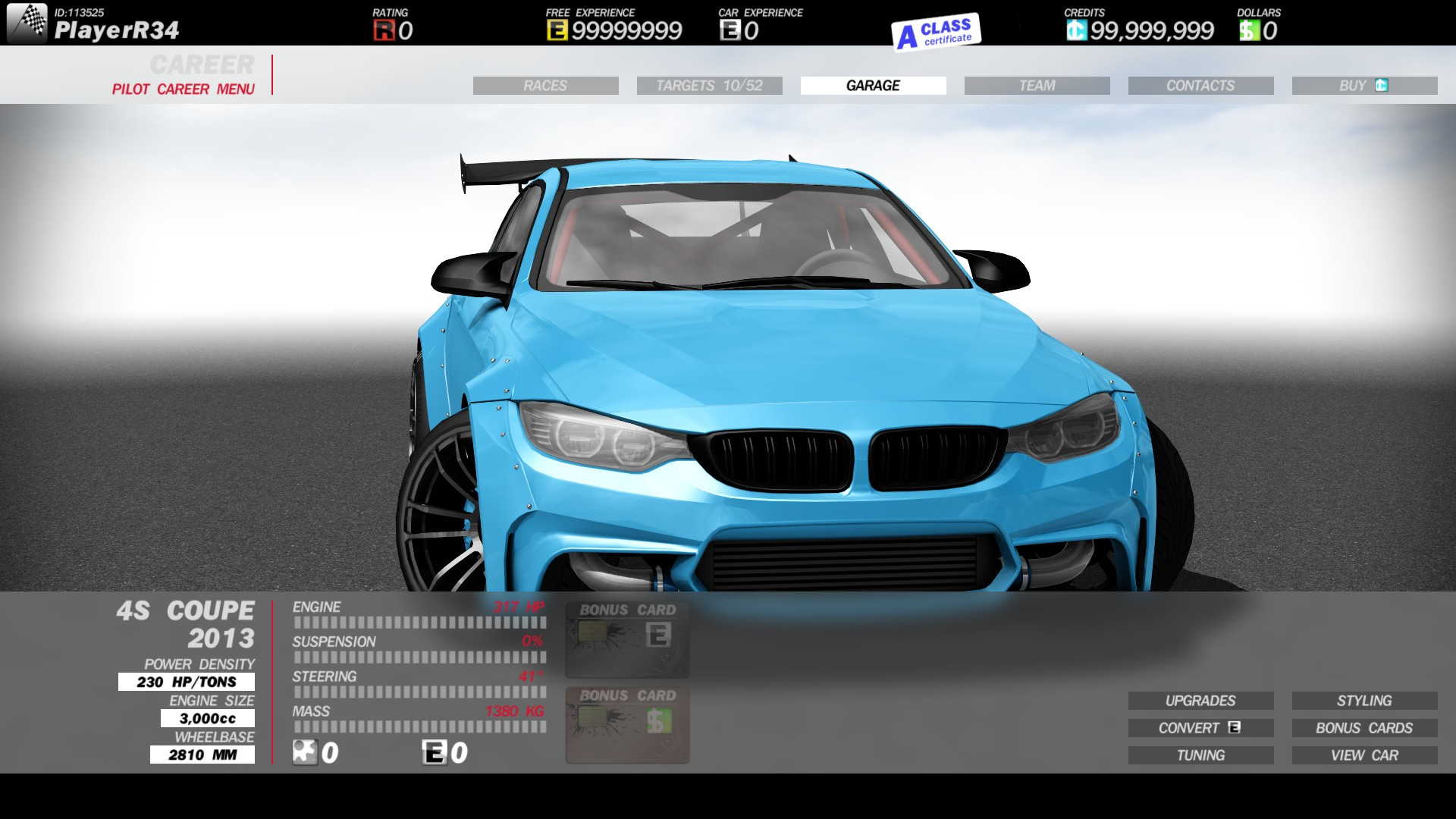1456x819 pixels.
Task: Click the PlayerR34 profile name
Action: click(117, 30)
